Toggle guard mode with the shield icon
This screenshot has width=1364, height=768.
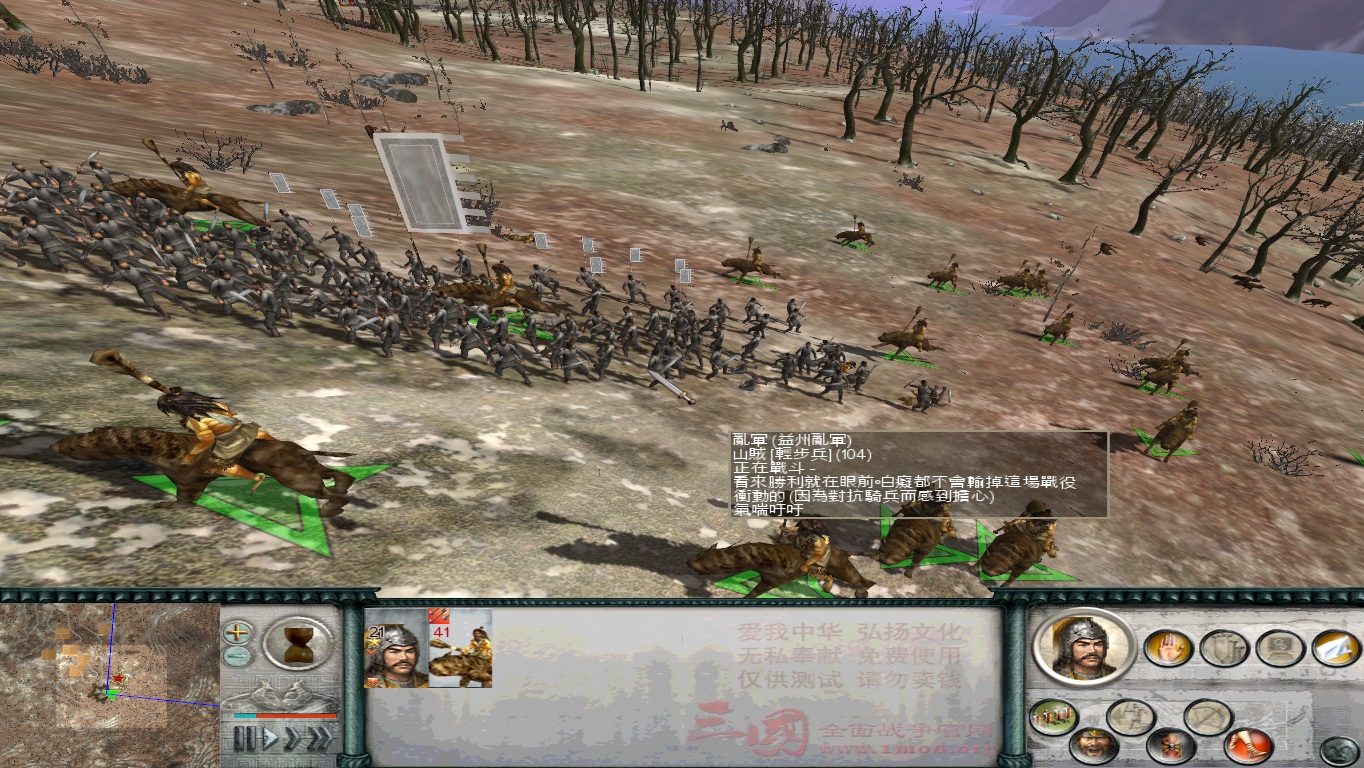[x=1224, y=648]
